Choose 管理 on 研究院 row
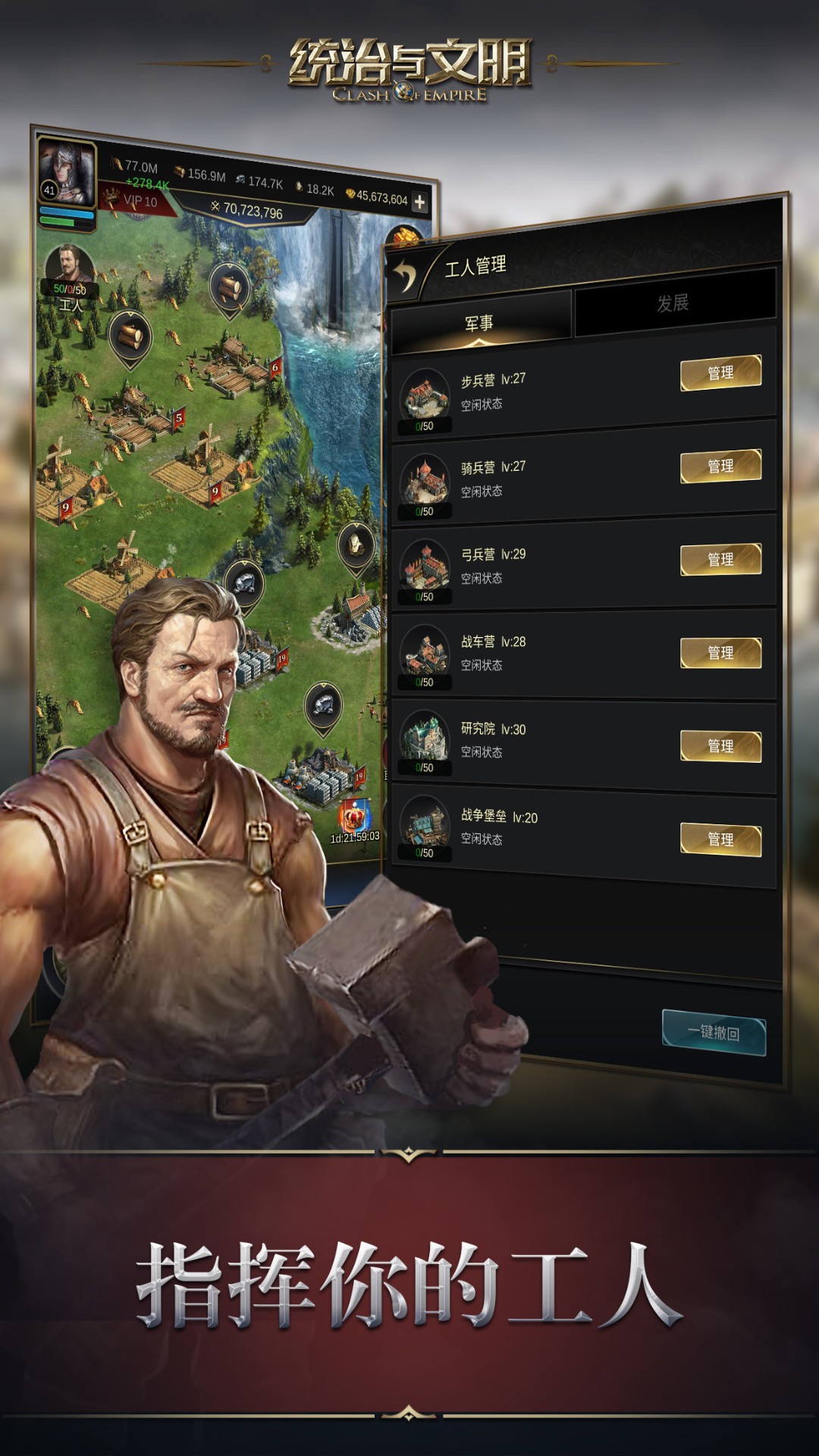The height and width of the screenshot is (1456, 819). (720, 745)
